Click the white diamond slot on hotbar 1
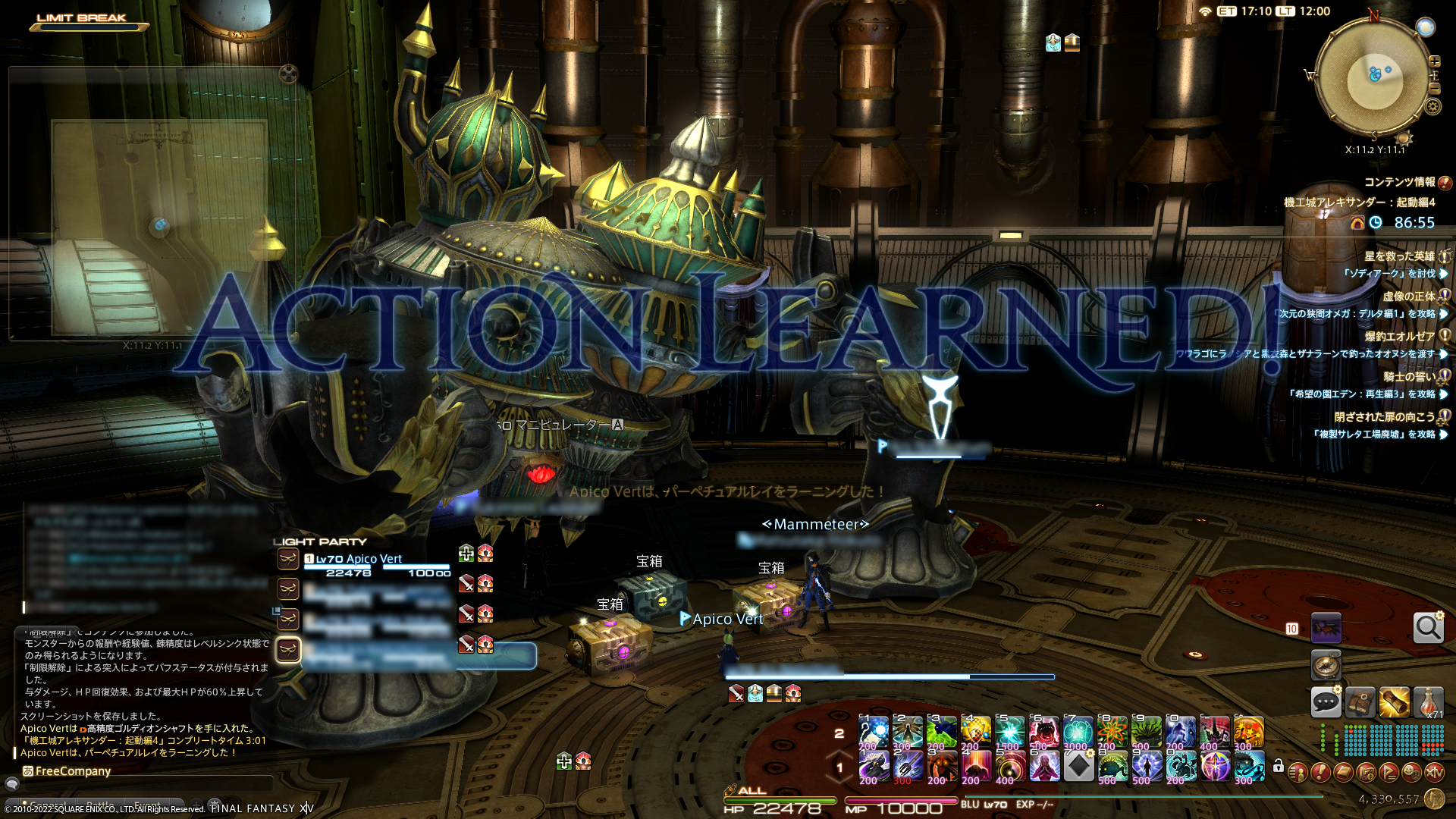Viewport: 1456px width, 819px height. 1078,767
